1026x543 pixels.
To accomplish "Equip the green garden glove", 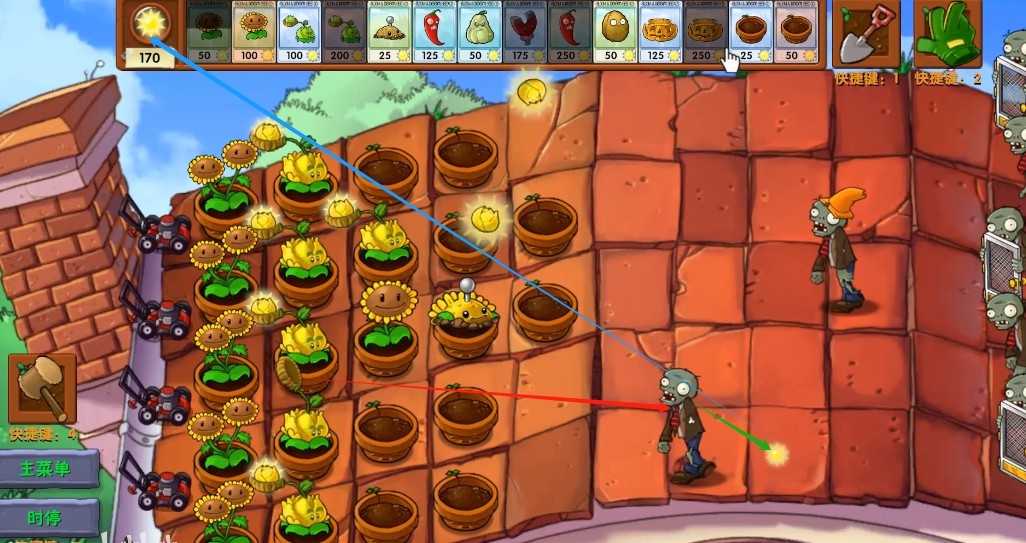I will click(x=947, y=33).
